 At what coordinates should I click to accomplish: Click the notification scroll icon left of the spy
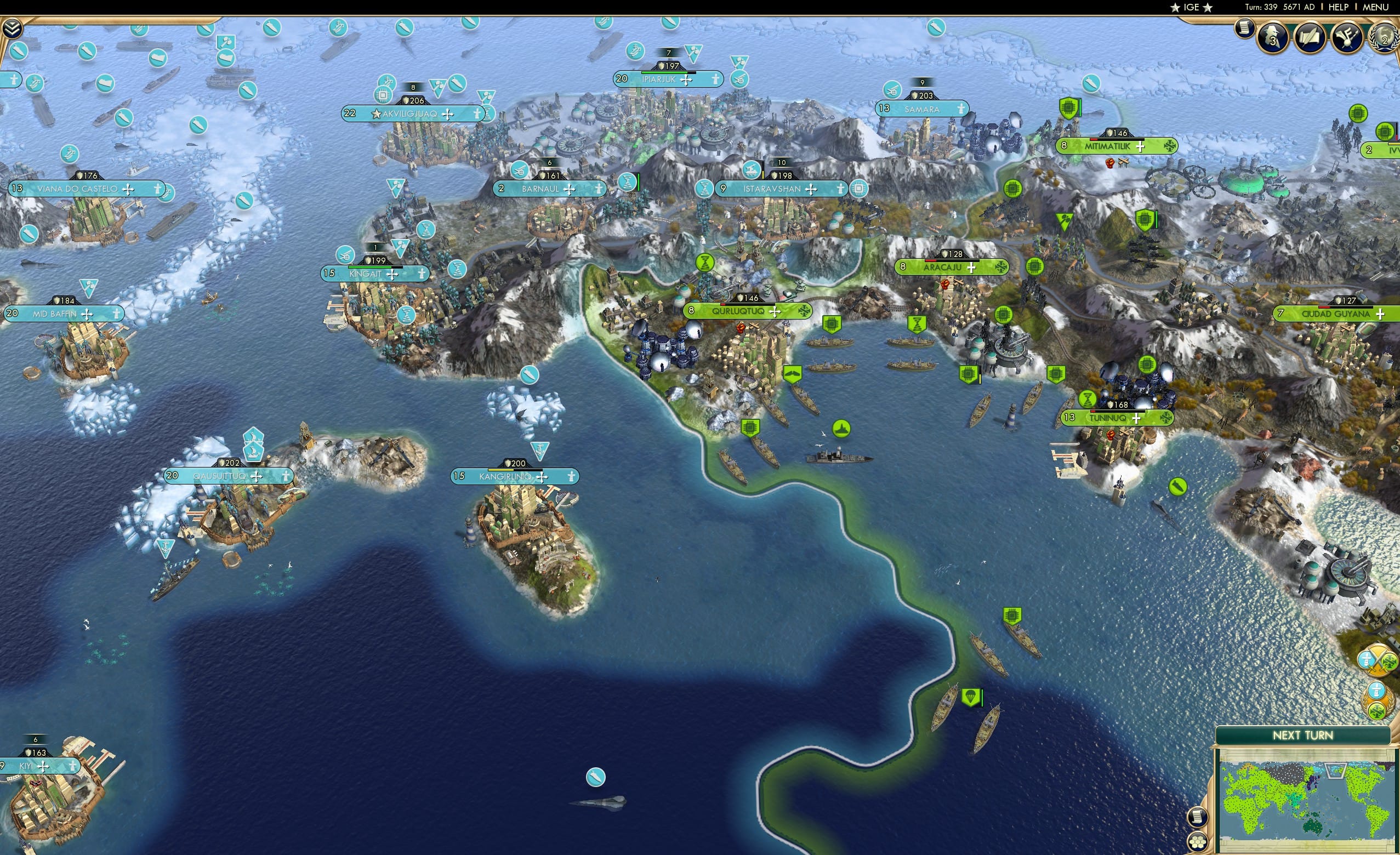(1245, 31)
